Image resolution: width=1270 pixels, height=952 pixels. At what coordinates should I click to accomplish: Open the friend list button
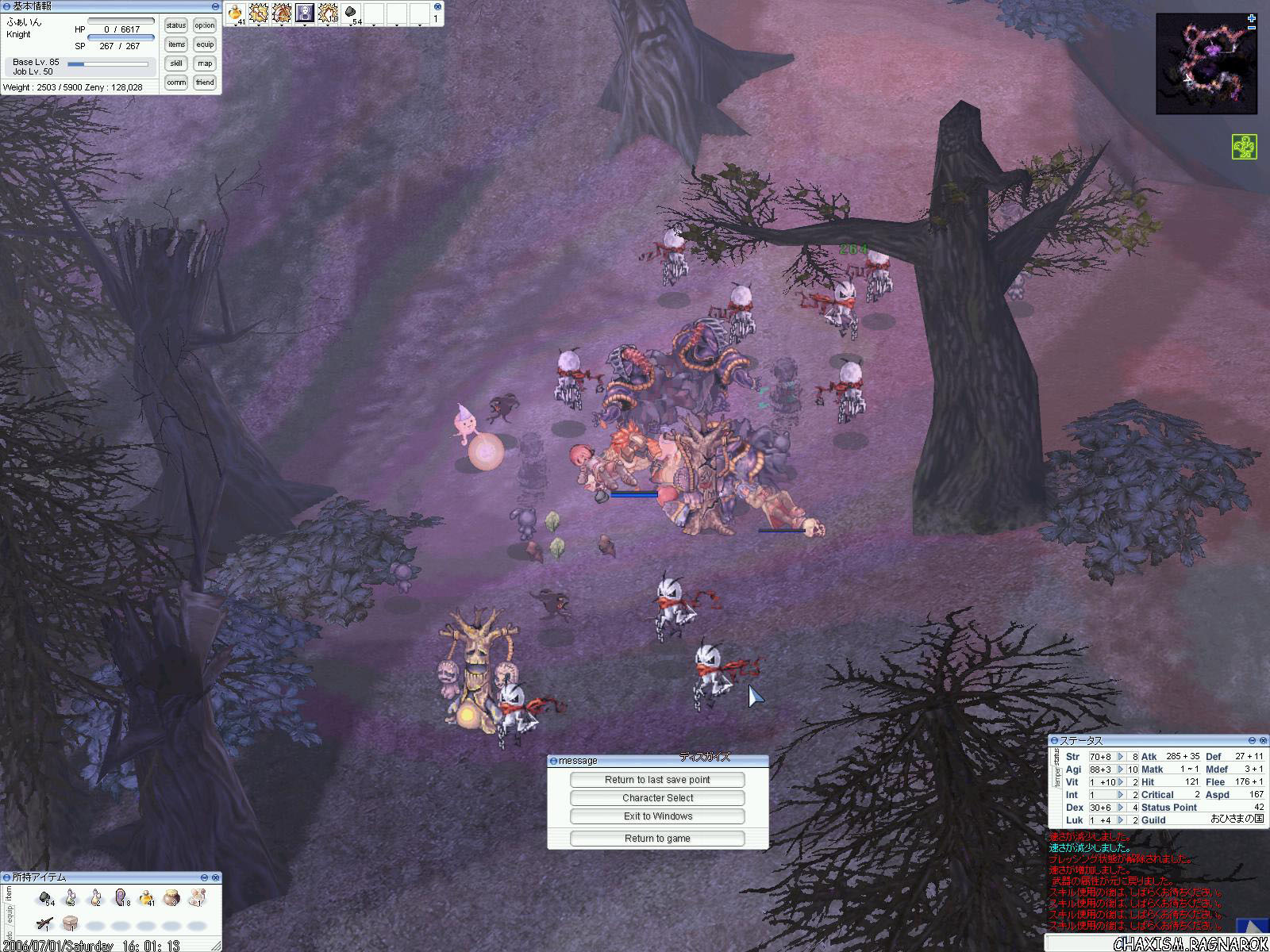click(x=205, y=83)
